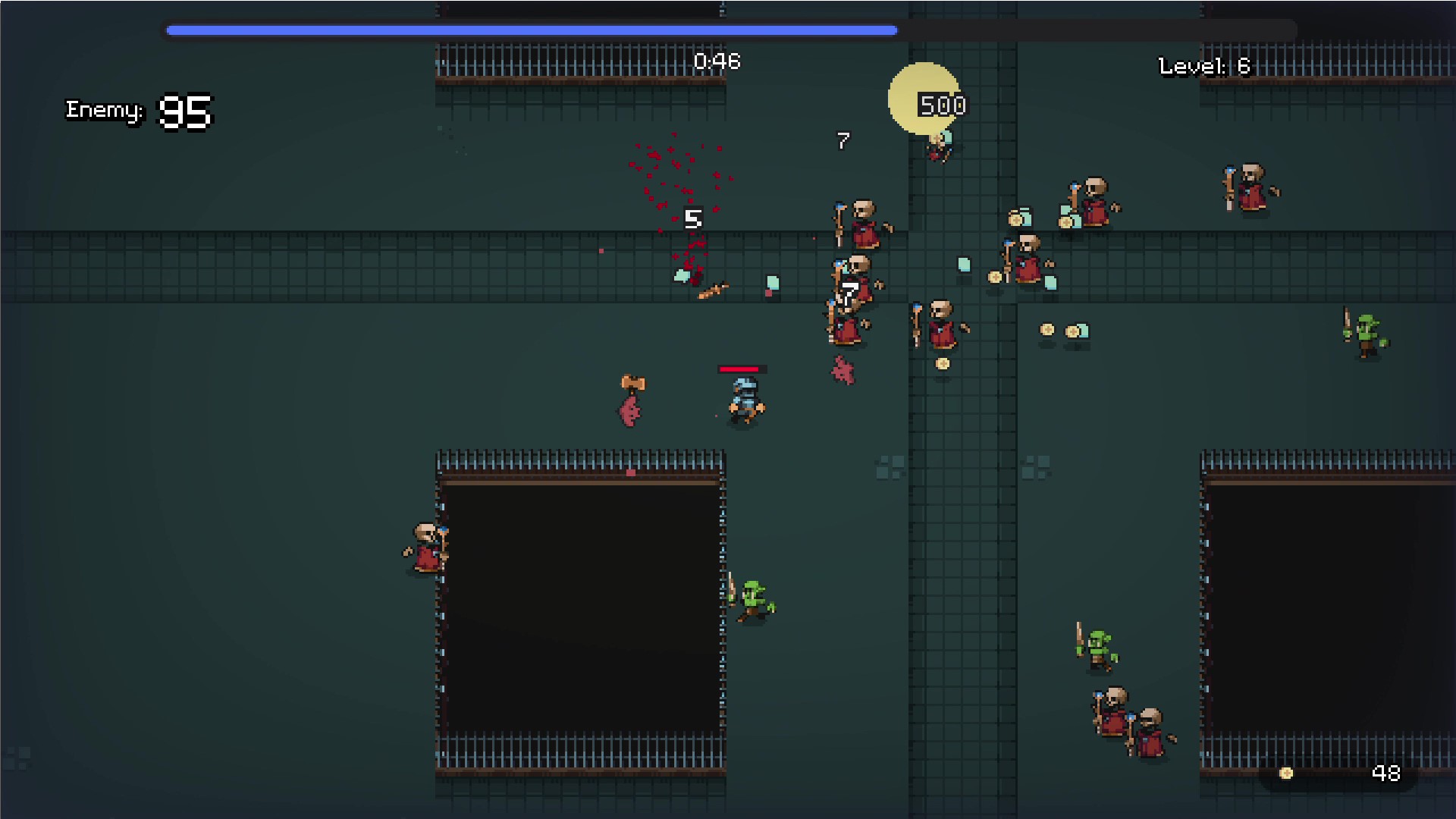Open the Enemy: 95 counter
The width and height of the screenshot is (1456, 819).
click(x=140, y=111)
